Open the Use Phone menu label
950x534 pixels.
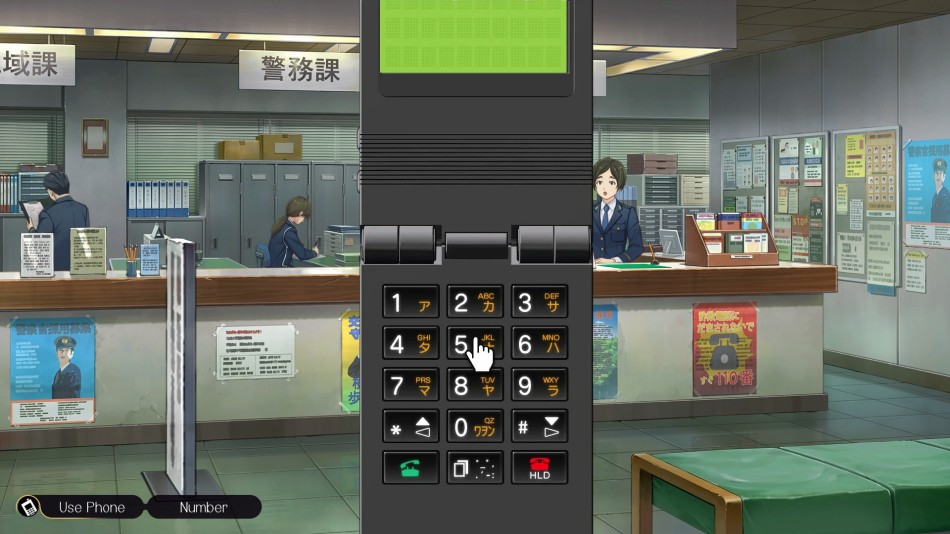point(91,507)
